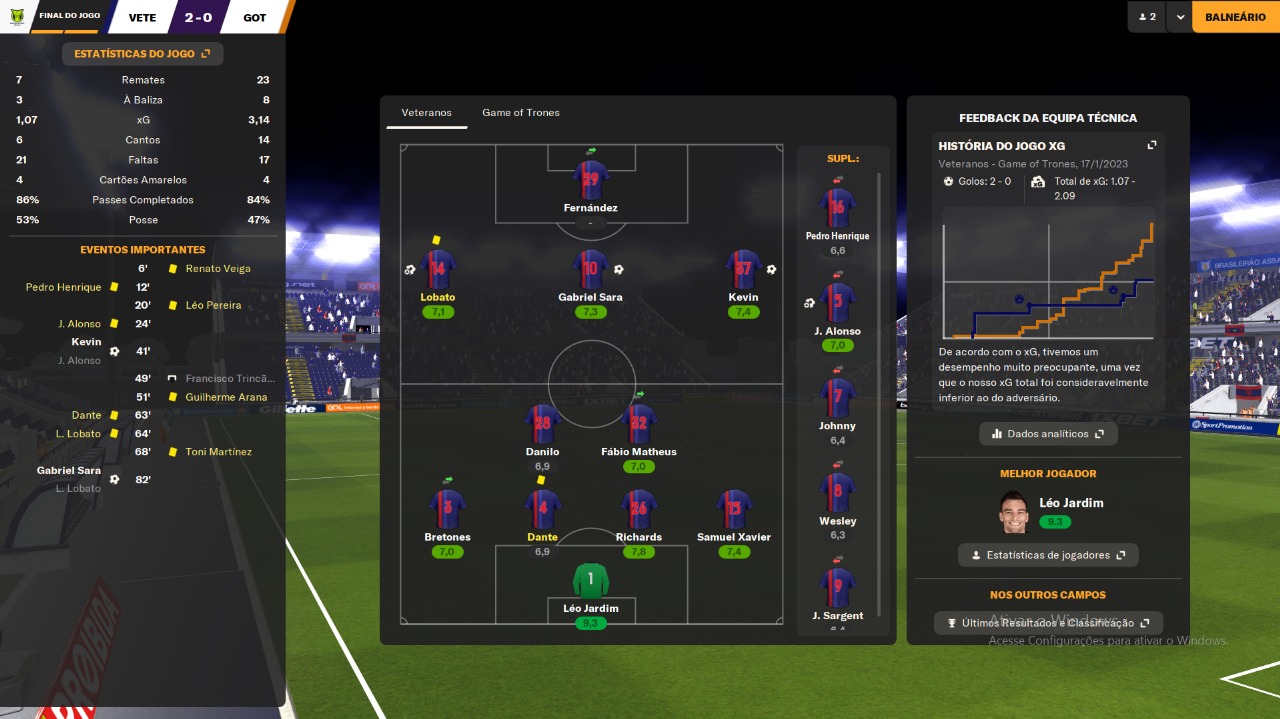
Task: Open Dados analíticos
Action: click(x=1048, y=434)
